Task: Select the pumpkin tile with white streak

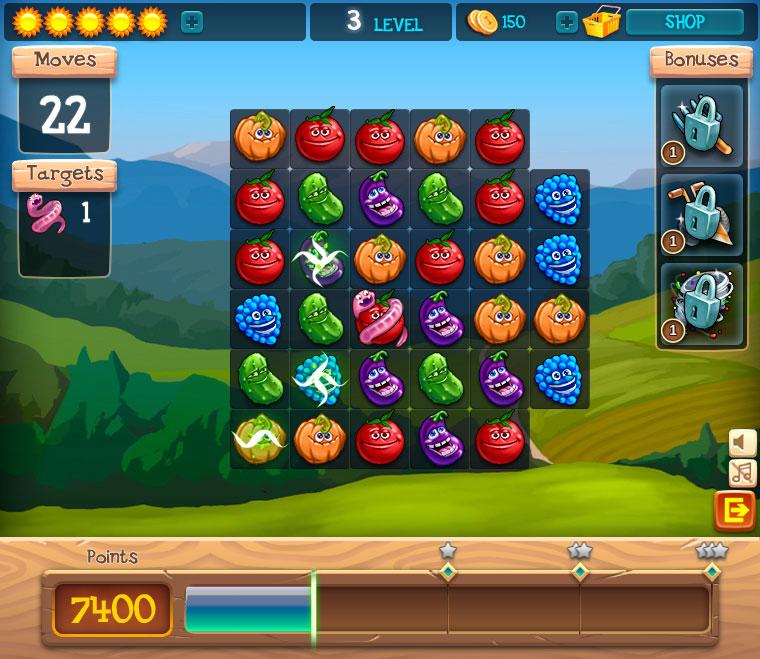Action: pos(259,439)
